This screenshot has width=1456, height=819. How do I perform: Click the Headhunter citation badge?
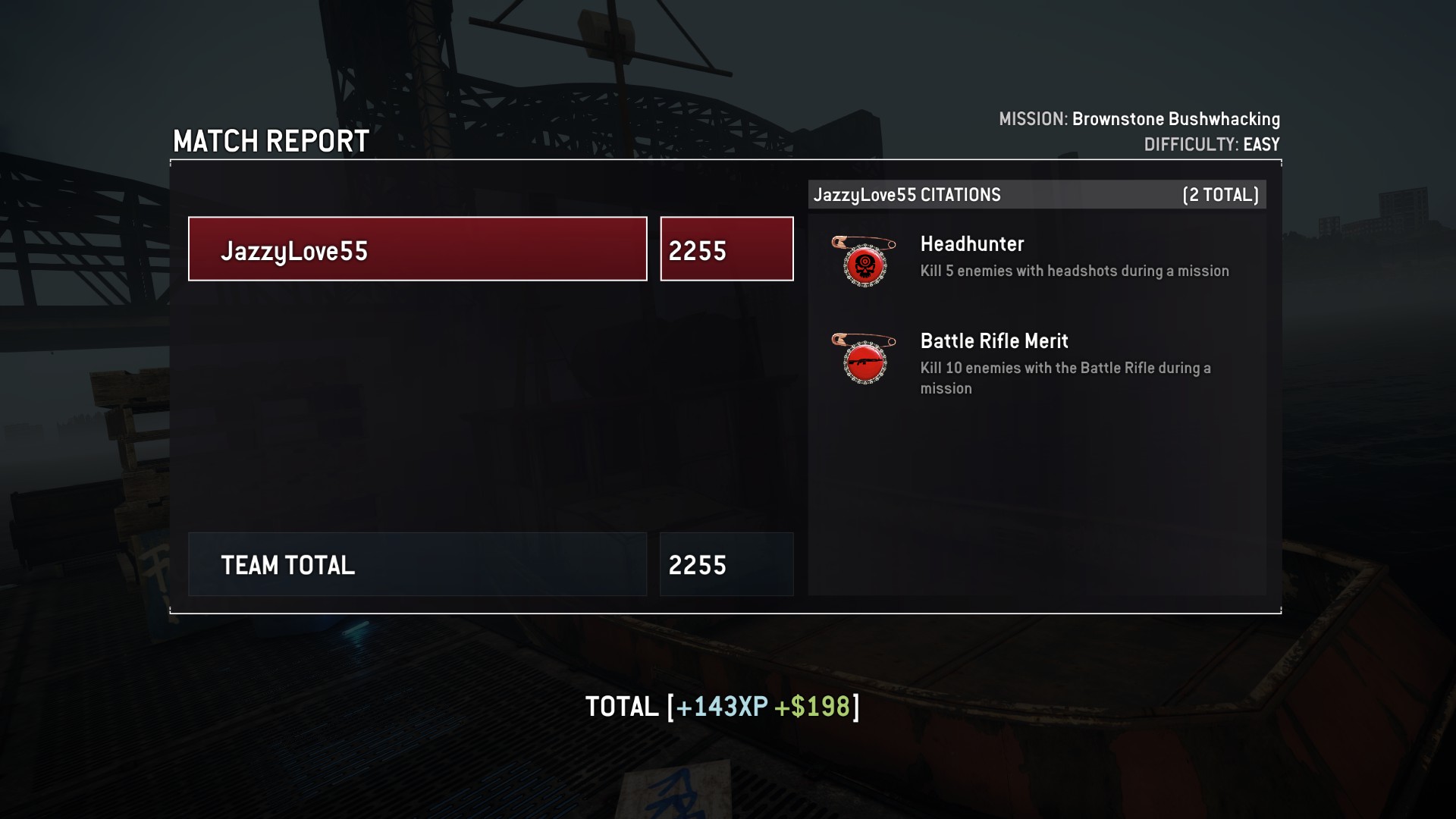pyautogui.click(x=864, y=262)
